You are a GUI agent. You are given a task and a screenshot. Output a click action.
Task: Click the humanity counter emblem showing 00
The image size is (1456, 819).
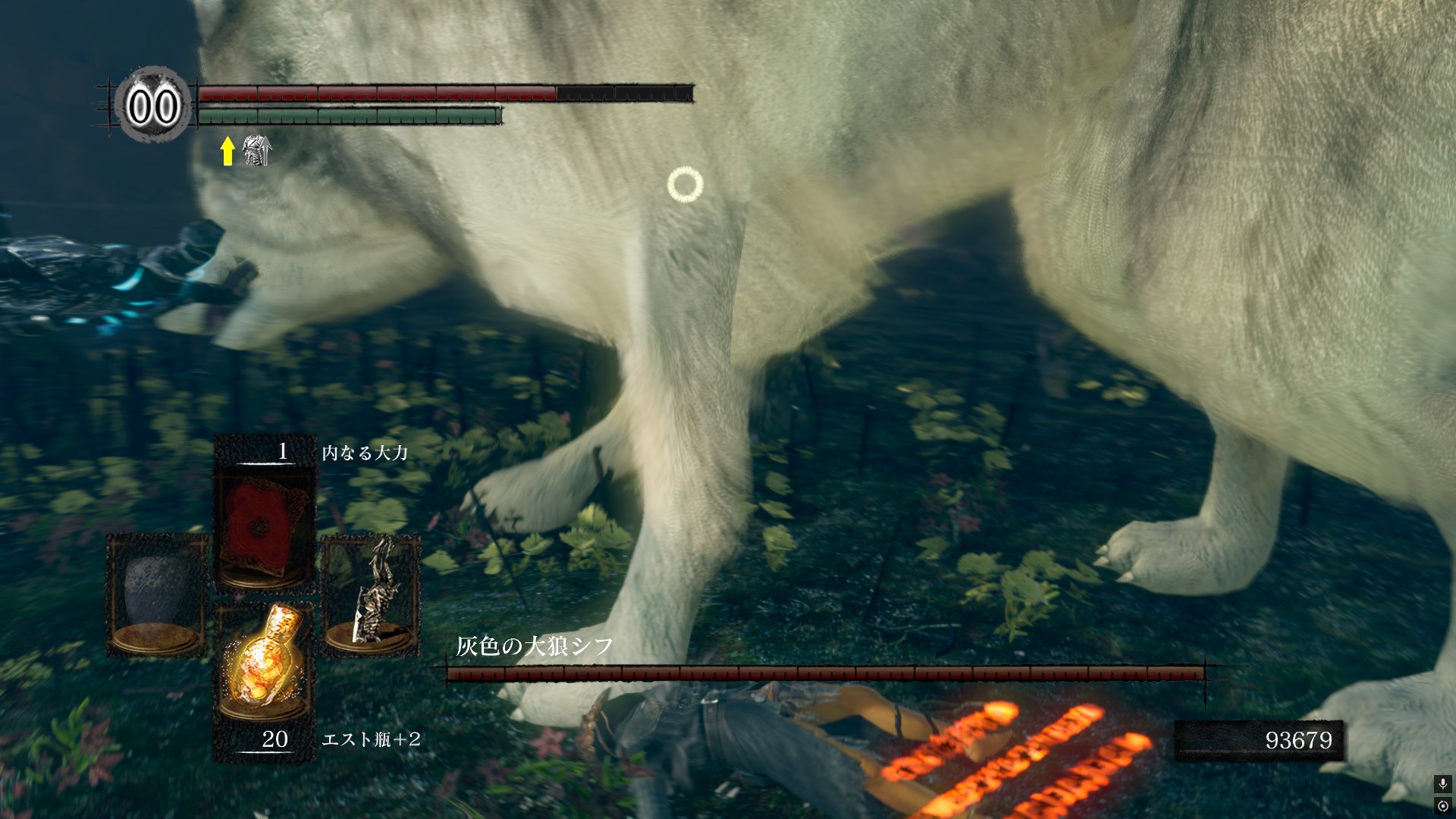[x=152, y=105]
